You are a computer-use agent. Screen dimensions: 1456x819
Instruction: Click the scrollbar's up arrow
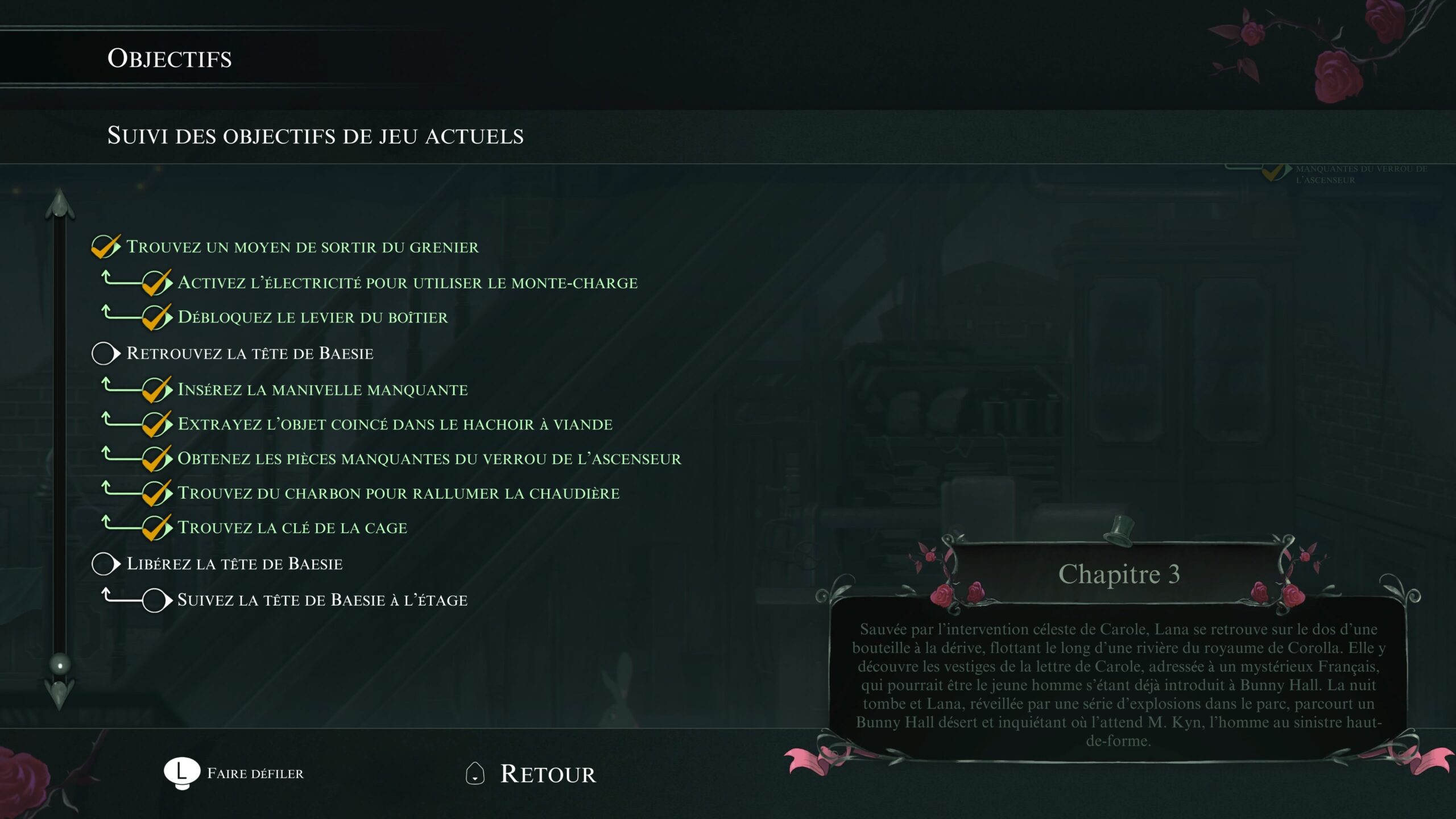(60, 205)
